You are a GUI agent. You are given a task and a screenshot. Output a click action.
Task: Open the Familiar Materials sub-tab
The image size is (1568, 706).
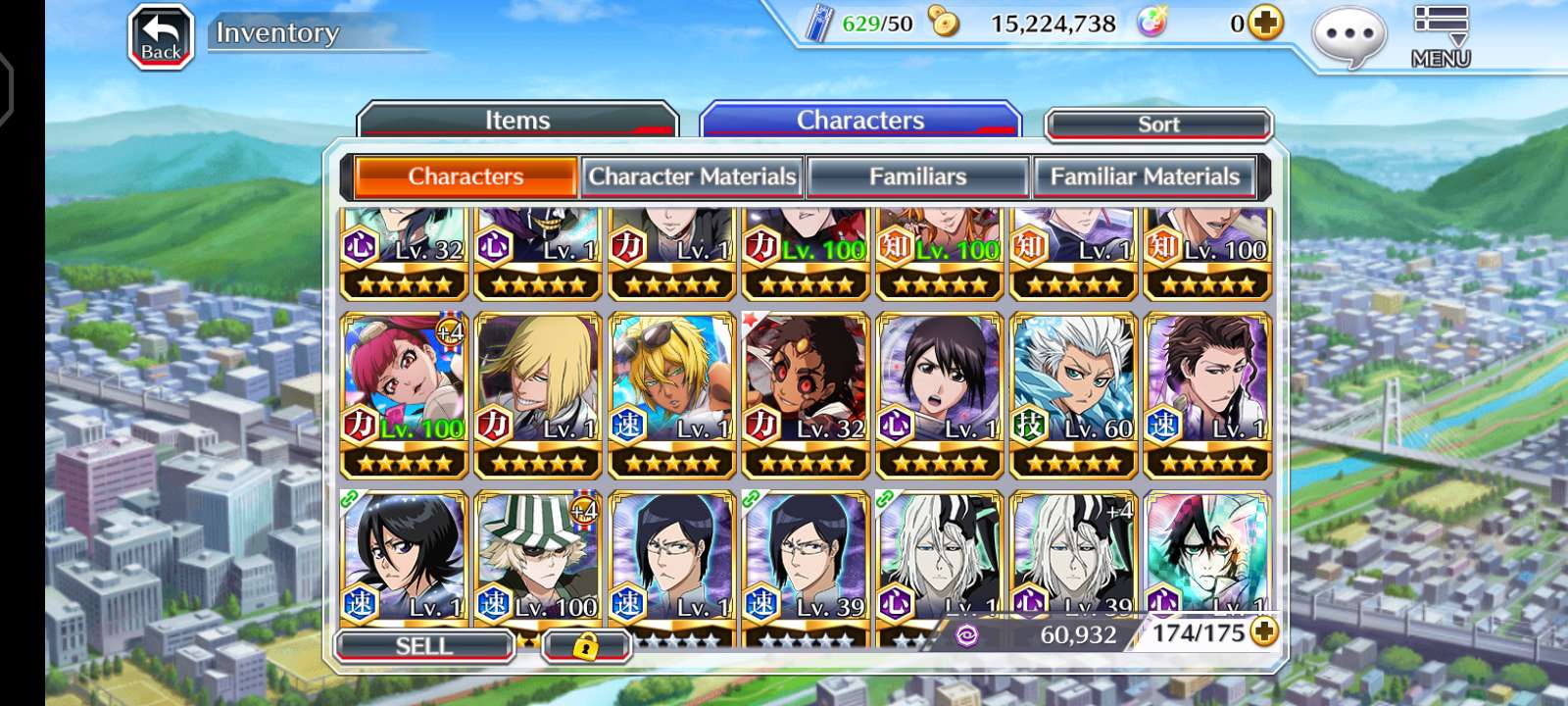[1145, 176]
